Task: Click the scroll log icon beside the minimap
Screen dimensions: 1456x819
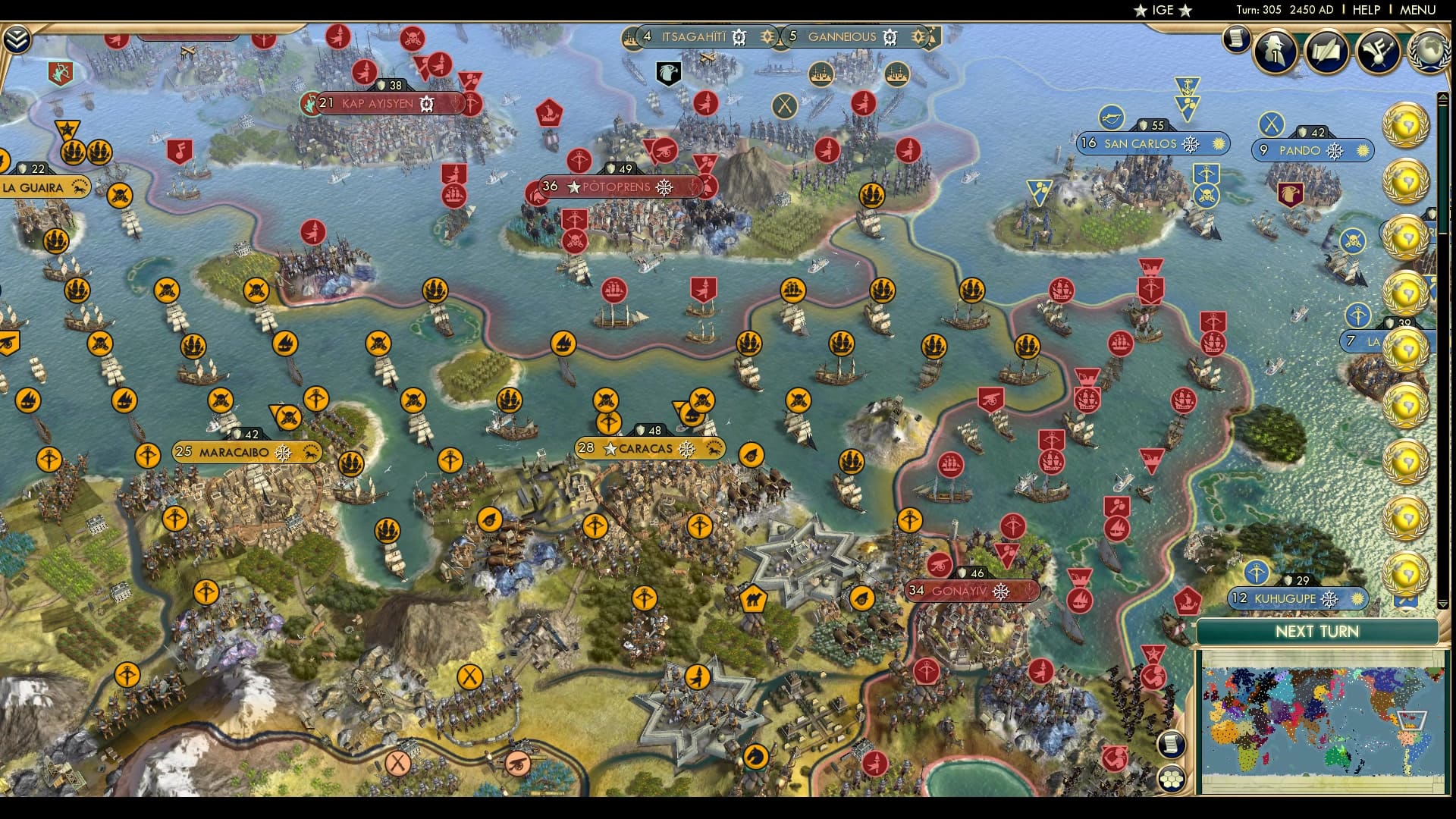Action: pyautogui.click(x=1172, y=744)
